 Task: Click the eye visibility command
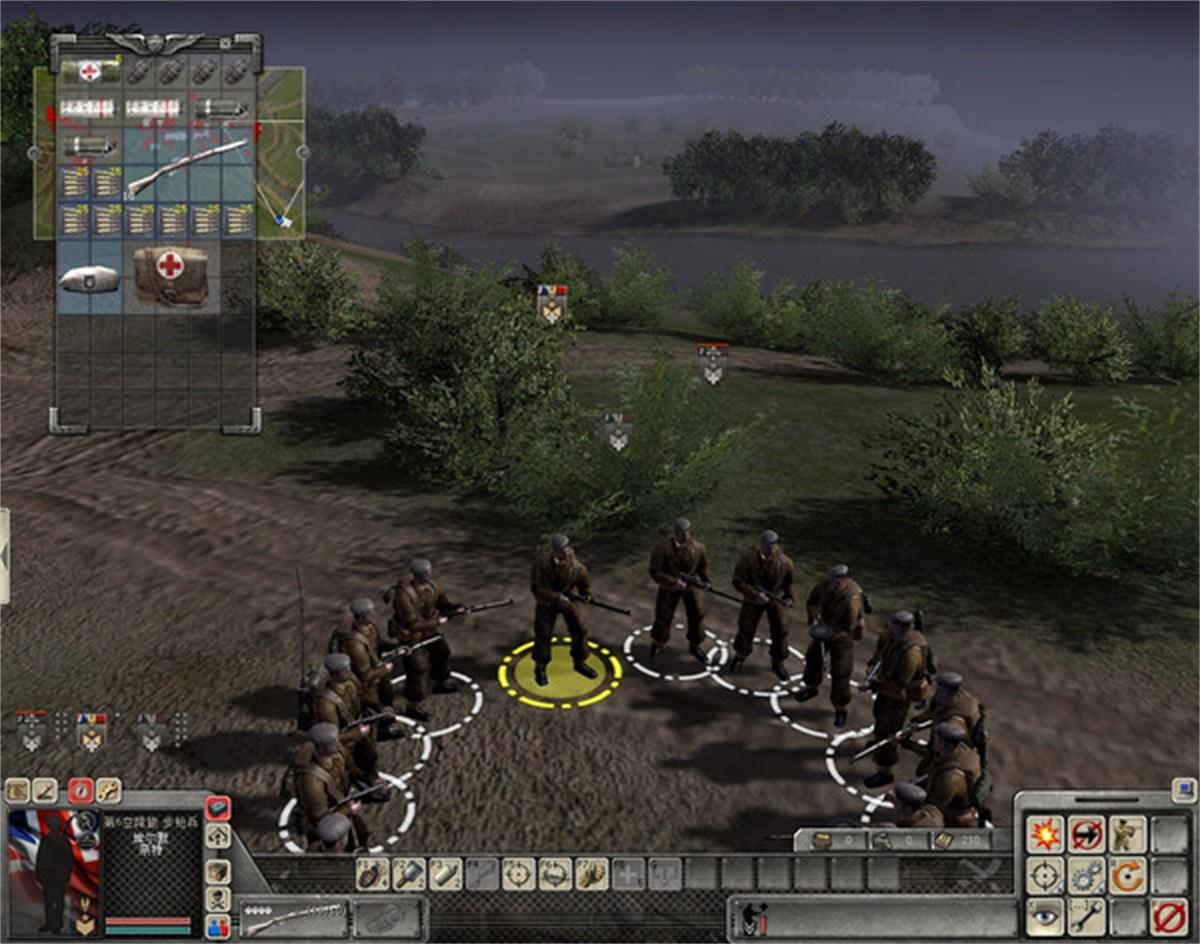(1046, 916)
